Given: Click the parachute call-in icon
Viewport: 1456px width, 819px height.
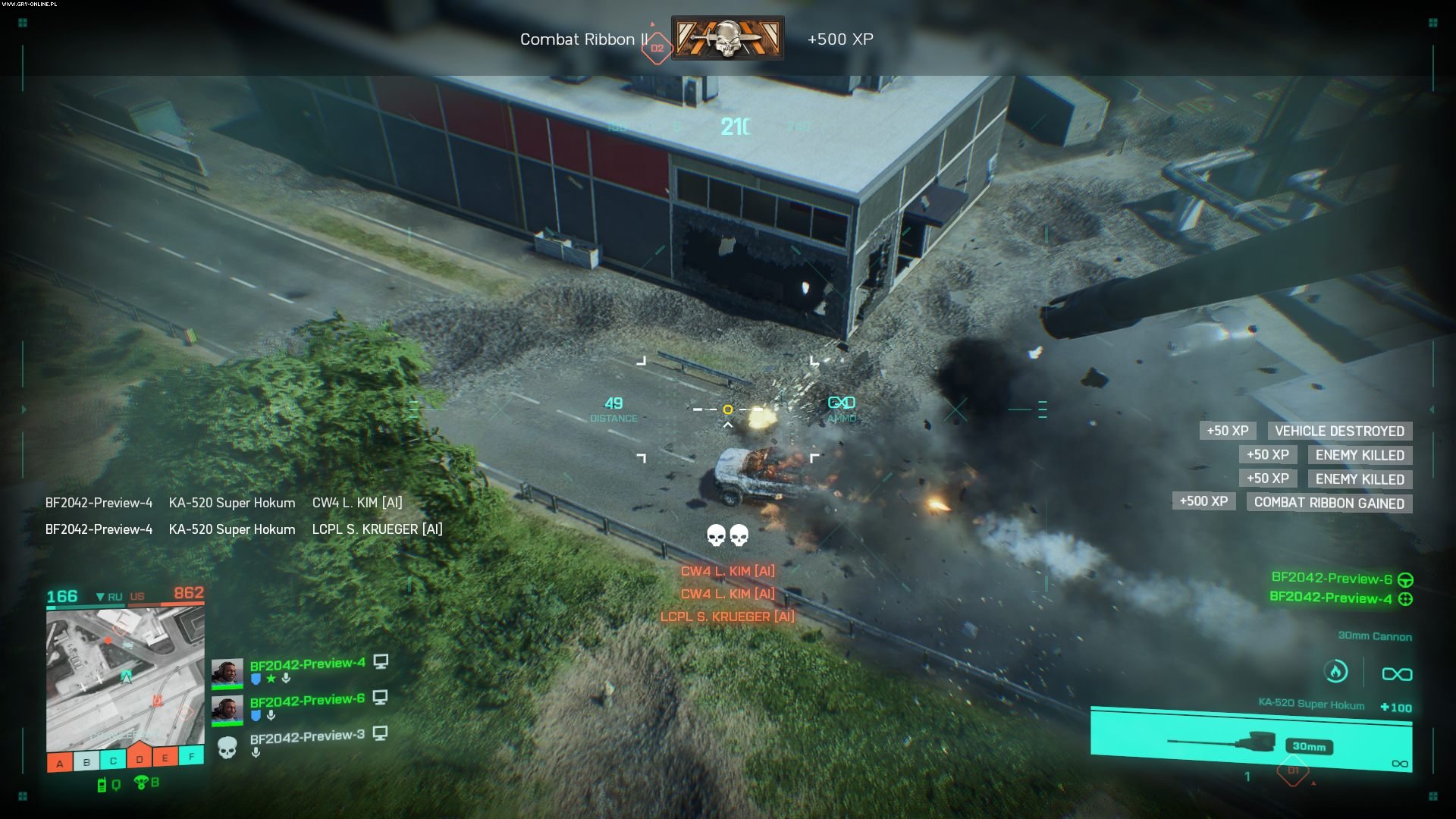Looking at the screenshot, I should (141, 783).
